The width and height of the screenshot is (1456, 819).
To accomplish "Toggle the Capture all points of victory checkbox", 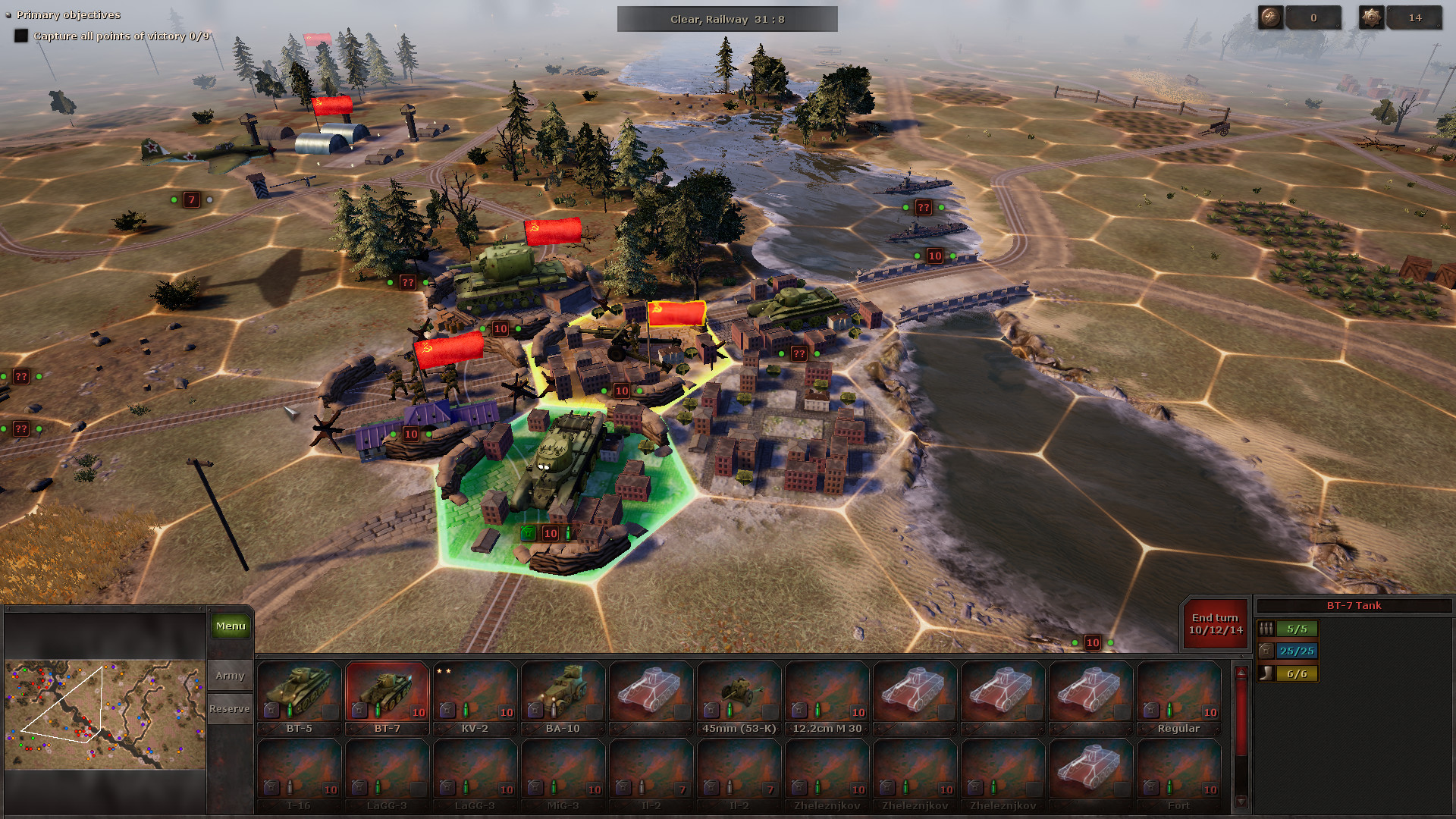I will coord(20,35).
